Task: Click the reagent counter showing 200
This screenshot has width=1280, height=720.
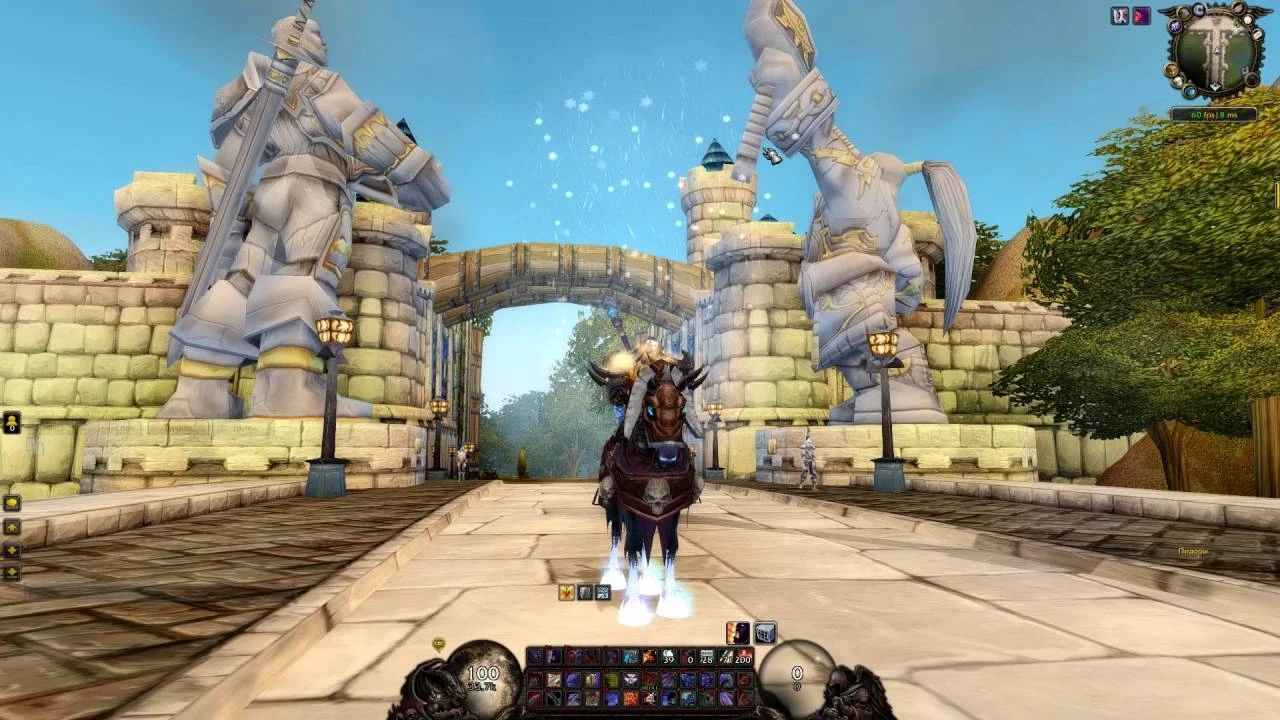Action: pos(743,657)
